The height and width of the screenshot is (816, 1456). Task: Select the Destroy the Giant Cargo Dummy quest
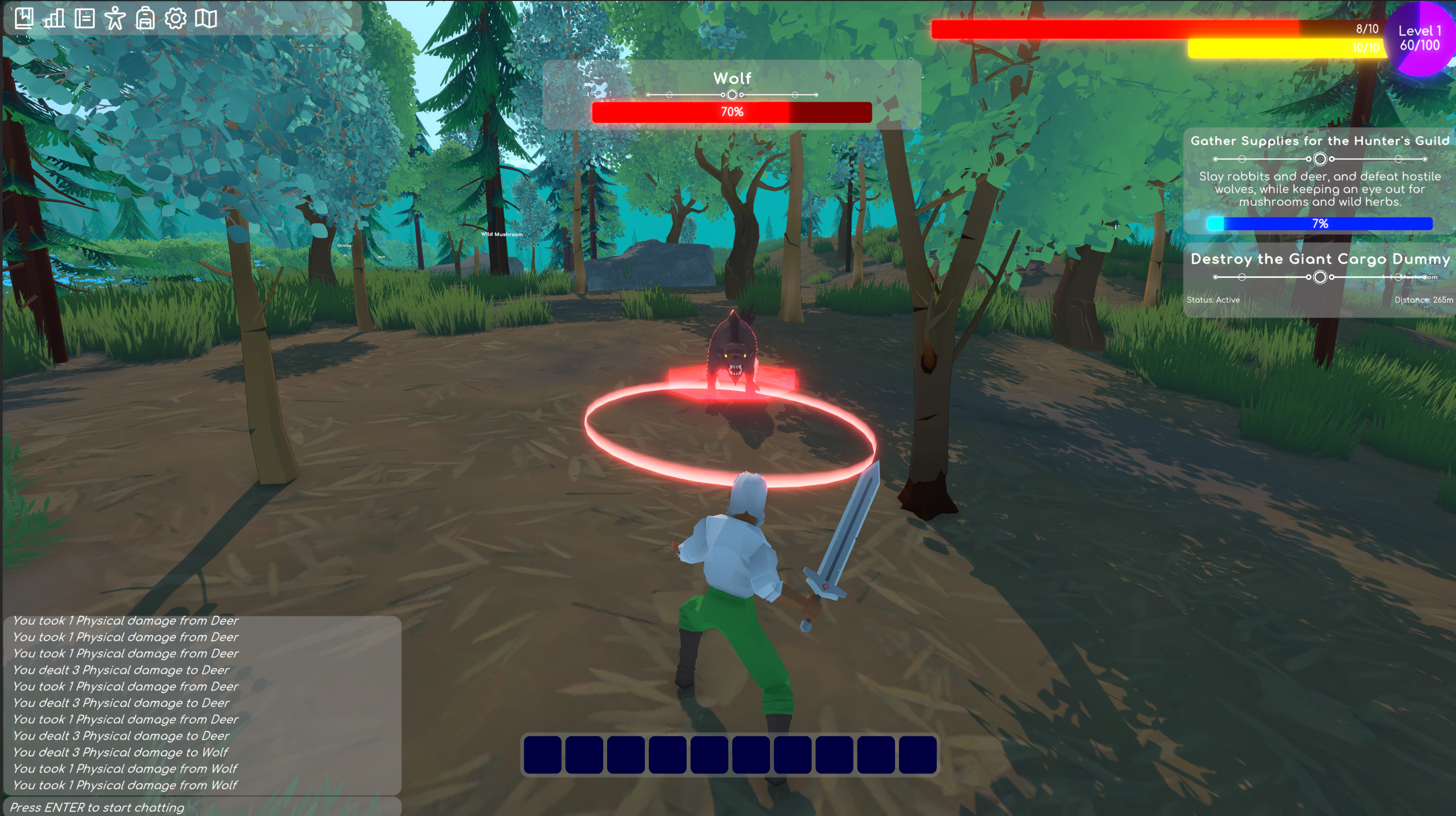point(1319,260)
